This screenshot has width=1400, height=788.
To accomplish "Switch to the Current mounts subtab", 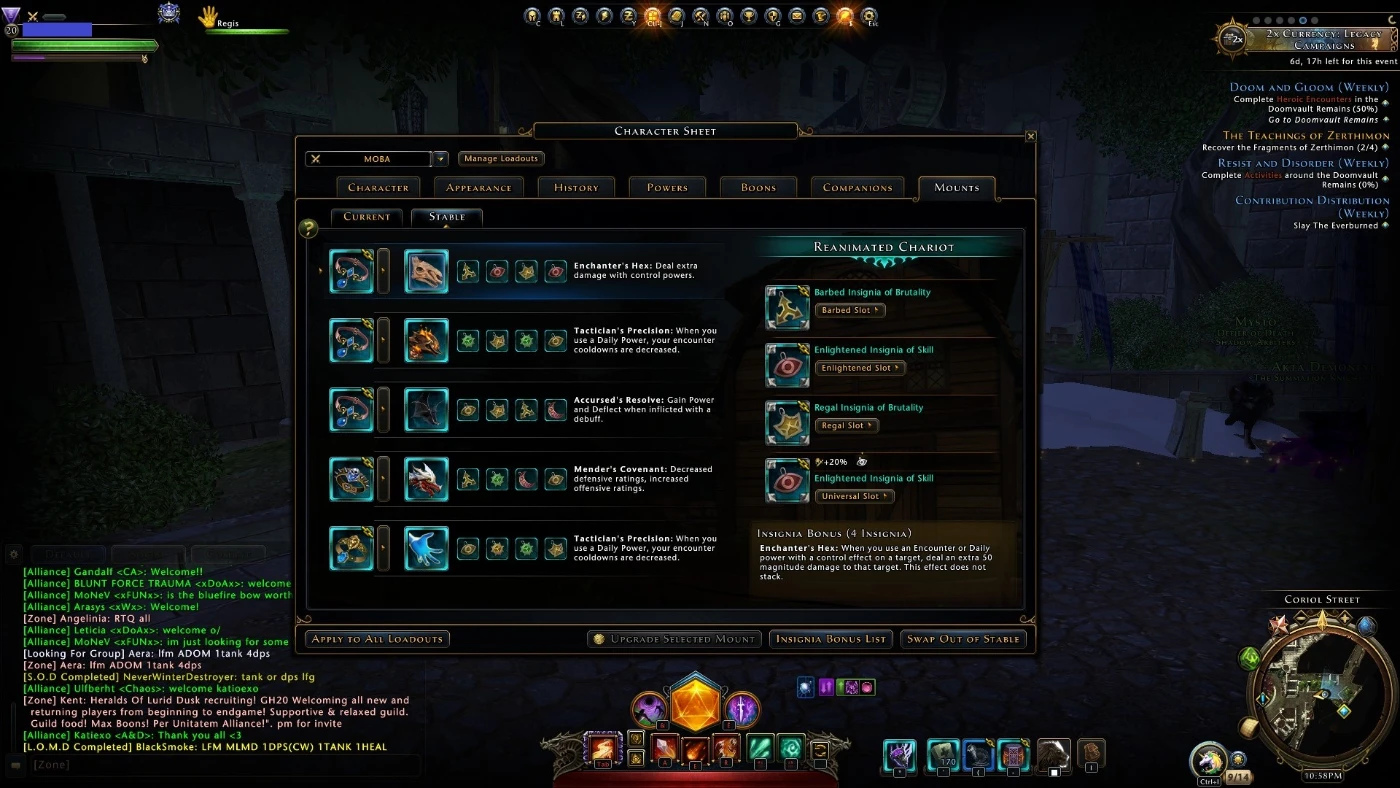I will (367, 216).
